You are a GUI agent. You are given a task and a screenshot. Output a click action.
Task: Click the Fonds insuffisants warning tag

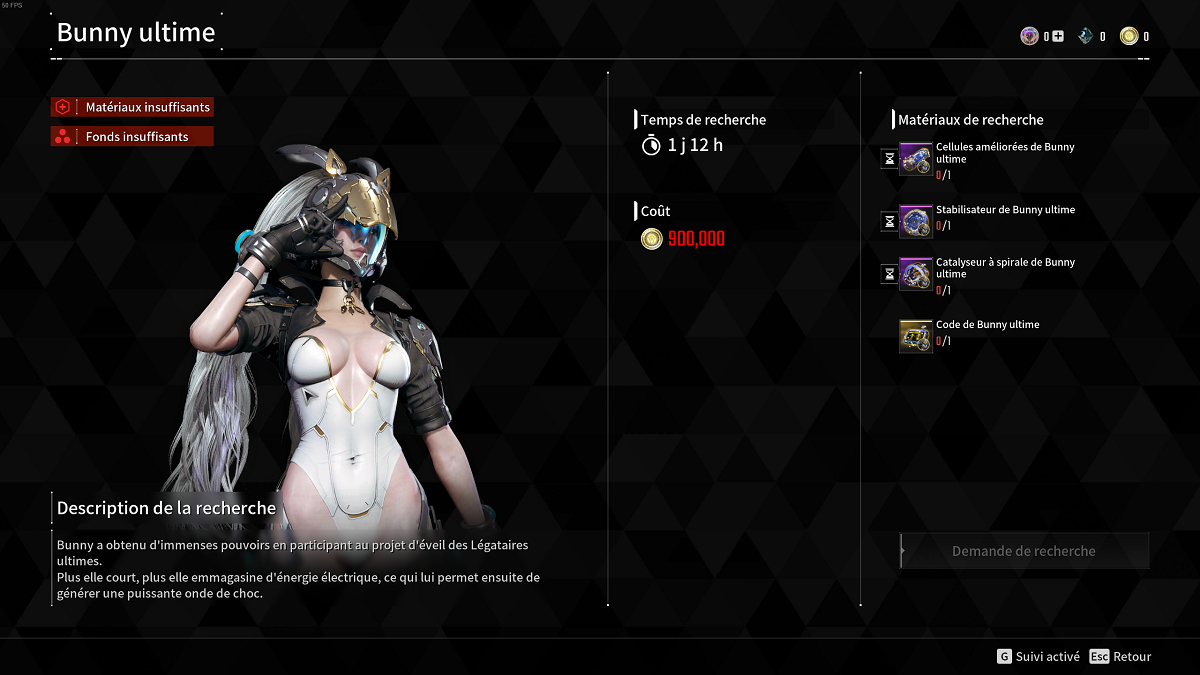pos(133,136)
